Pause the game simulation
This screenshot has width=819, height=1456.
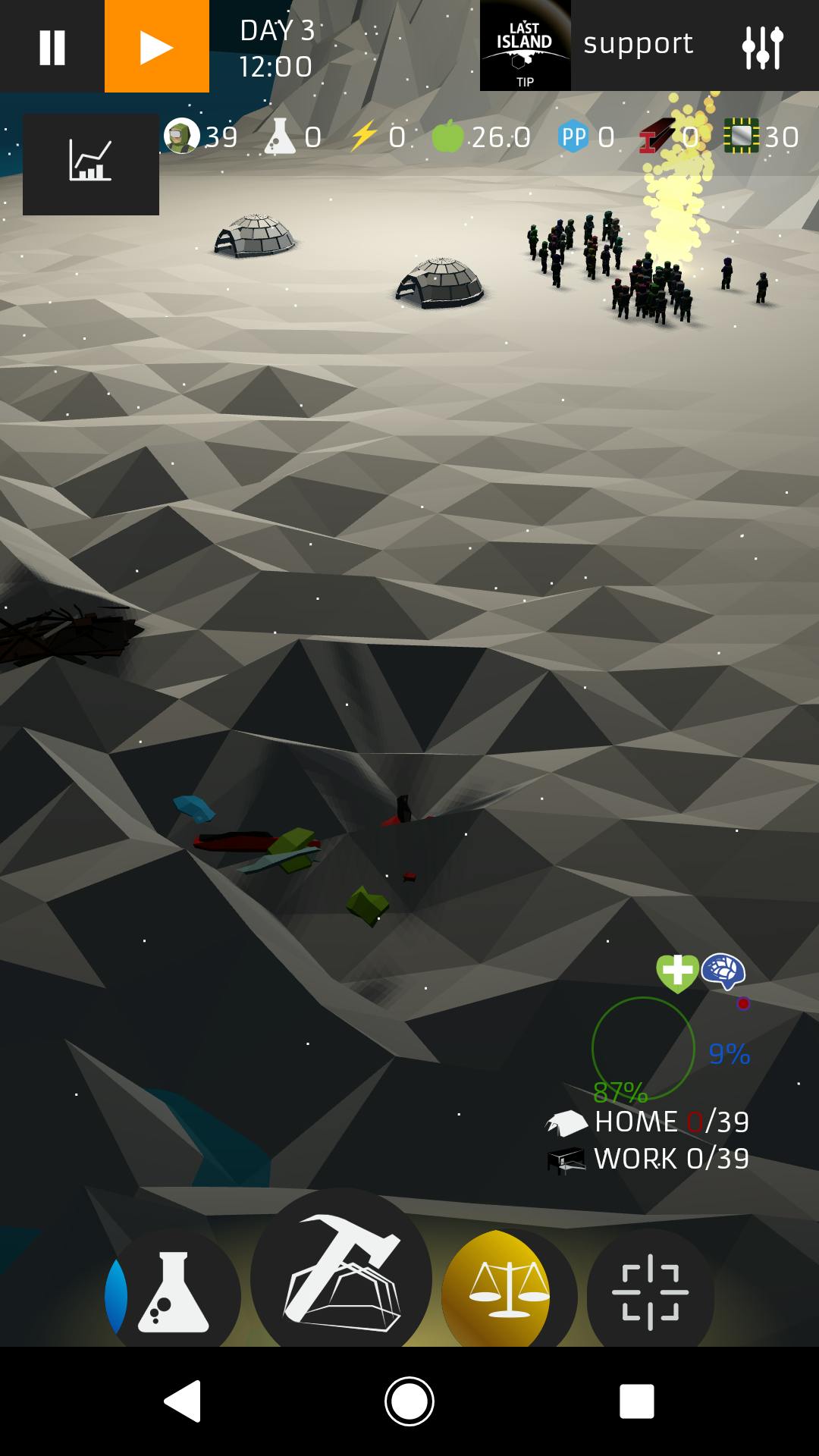tap(52, 47)
